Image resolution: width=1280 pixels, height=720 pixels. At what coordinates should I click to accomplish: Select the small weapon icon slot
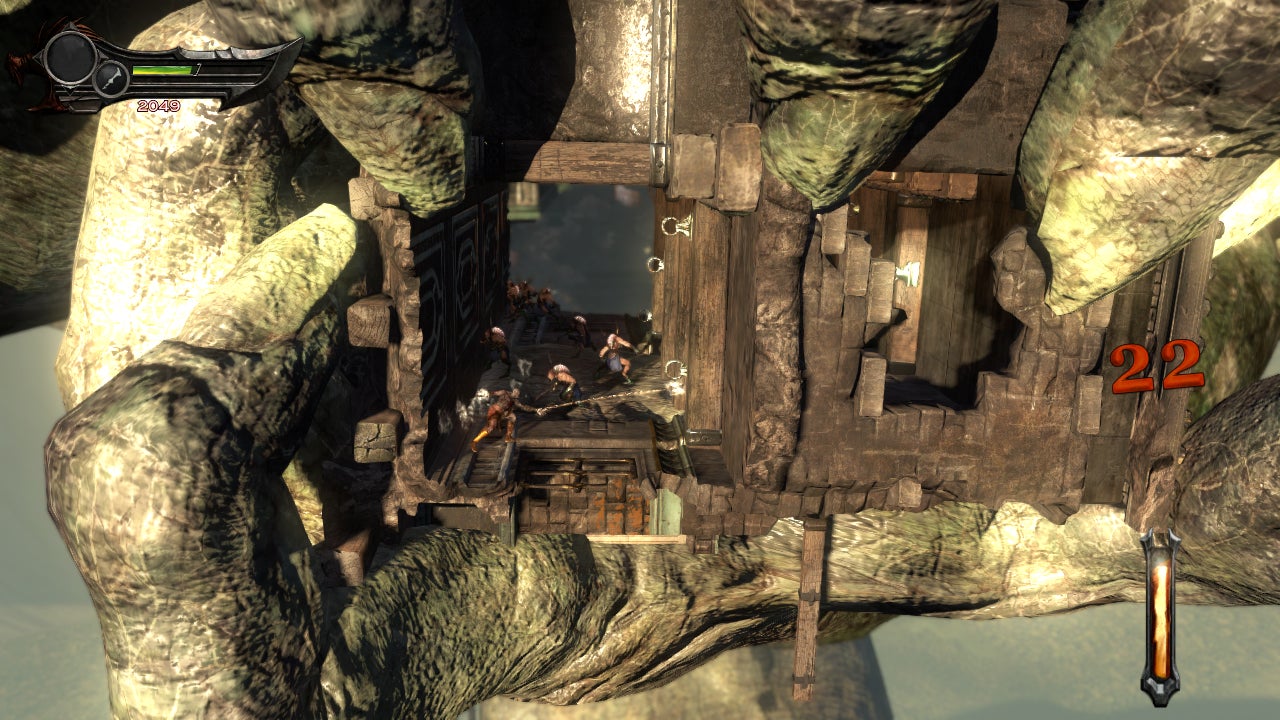click(112, 78)
